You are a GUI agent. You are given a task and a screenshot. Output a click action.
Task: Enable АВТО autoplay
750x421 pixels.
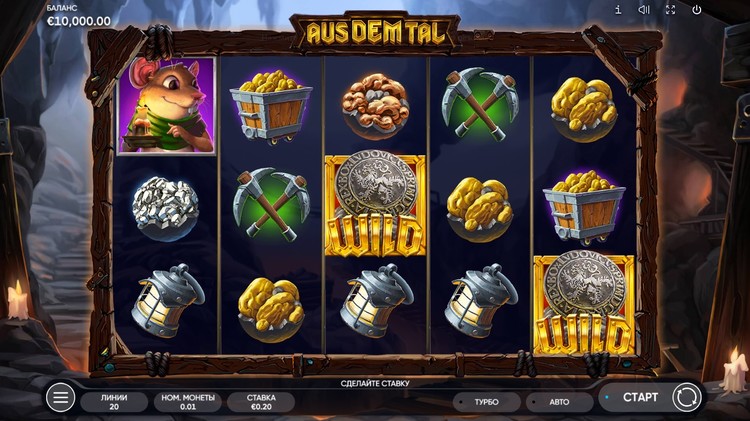558,402
